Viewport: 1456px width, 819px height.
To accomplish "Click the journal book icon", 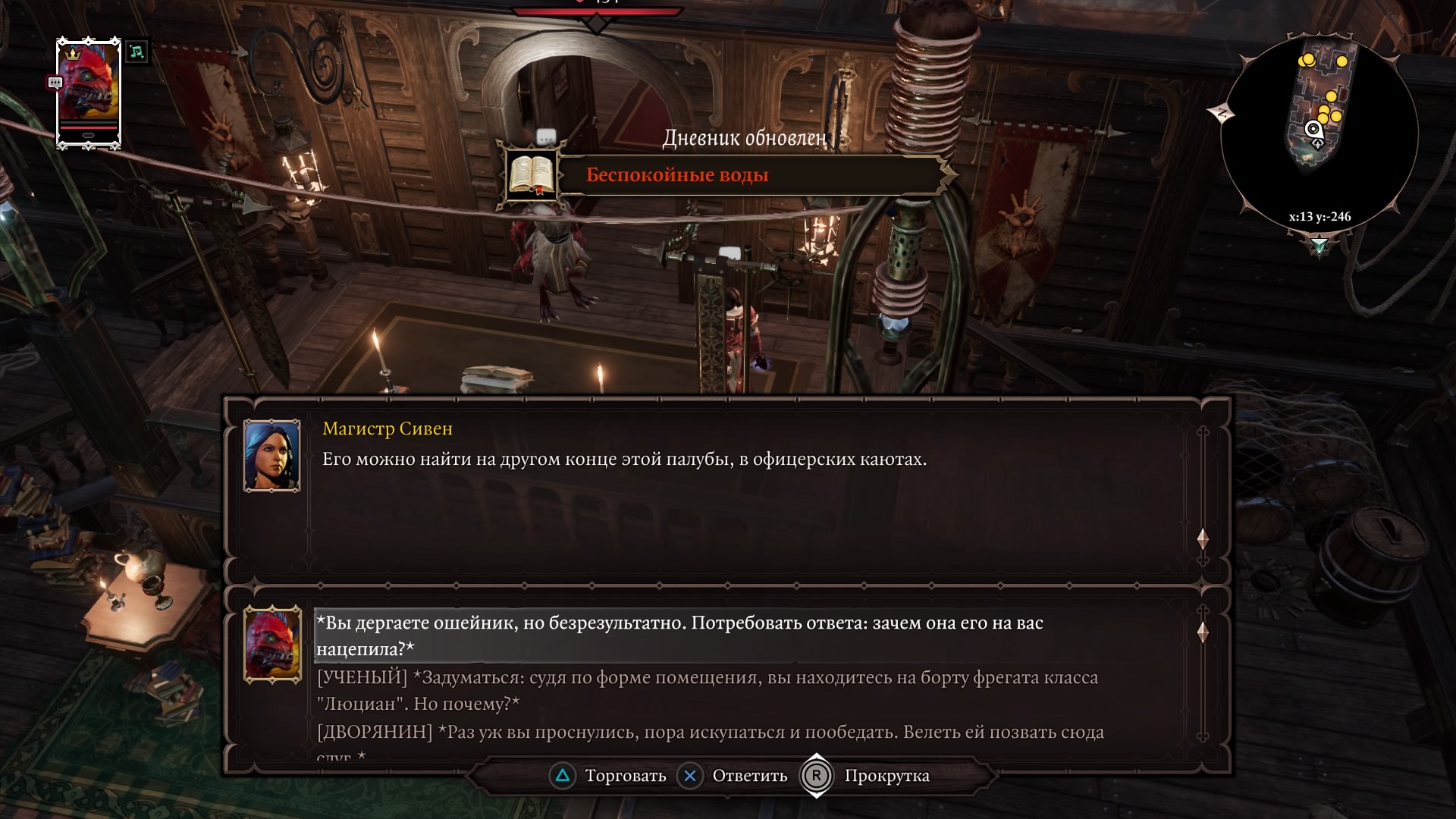I will coord(532,175).
